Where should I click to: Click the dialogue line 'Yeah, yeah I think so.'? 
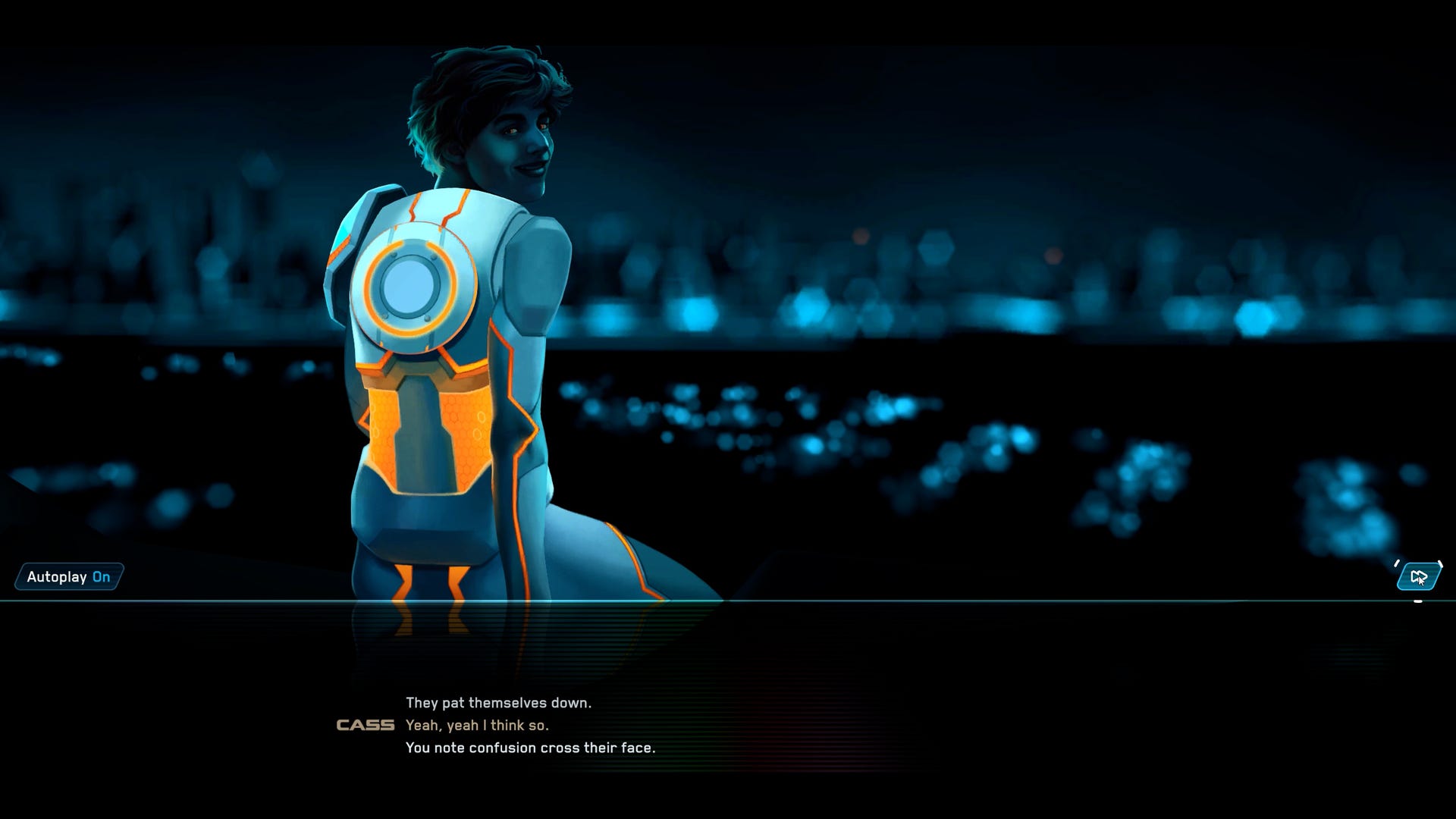coord(477,726)
